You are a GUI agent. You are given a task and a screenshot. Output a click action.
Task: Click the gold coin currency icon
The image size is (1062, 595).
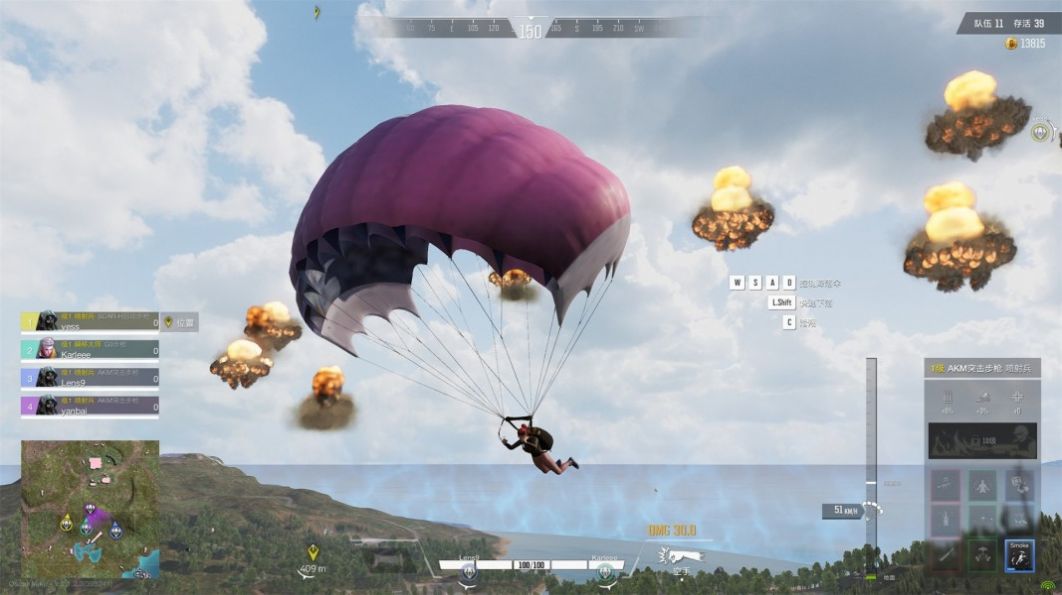[1010, 44]
